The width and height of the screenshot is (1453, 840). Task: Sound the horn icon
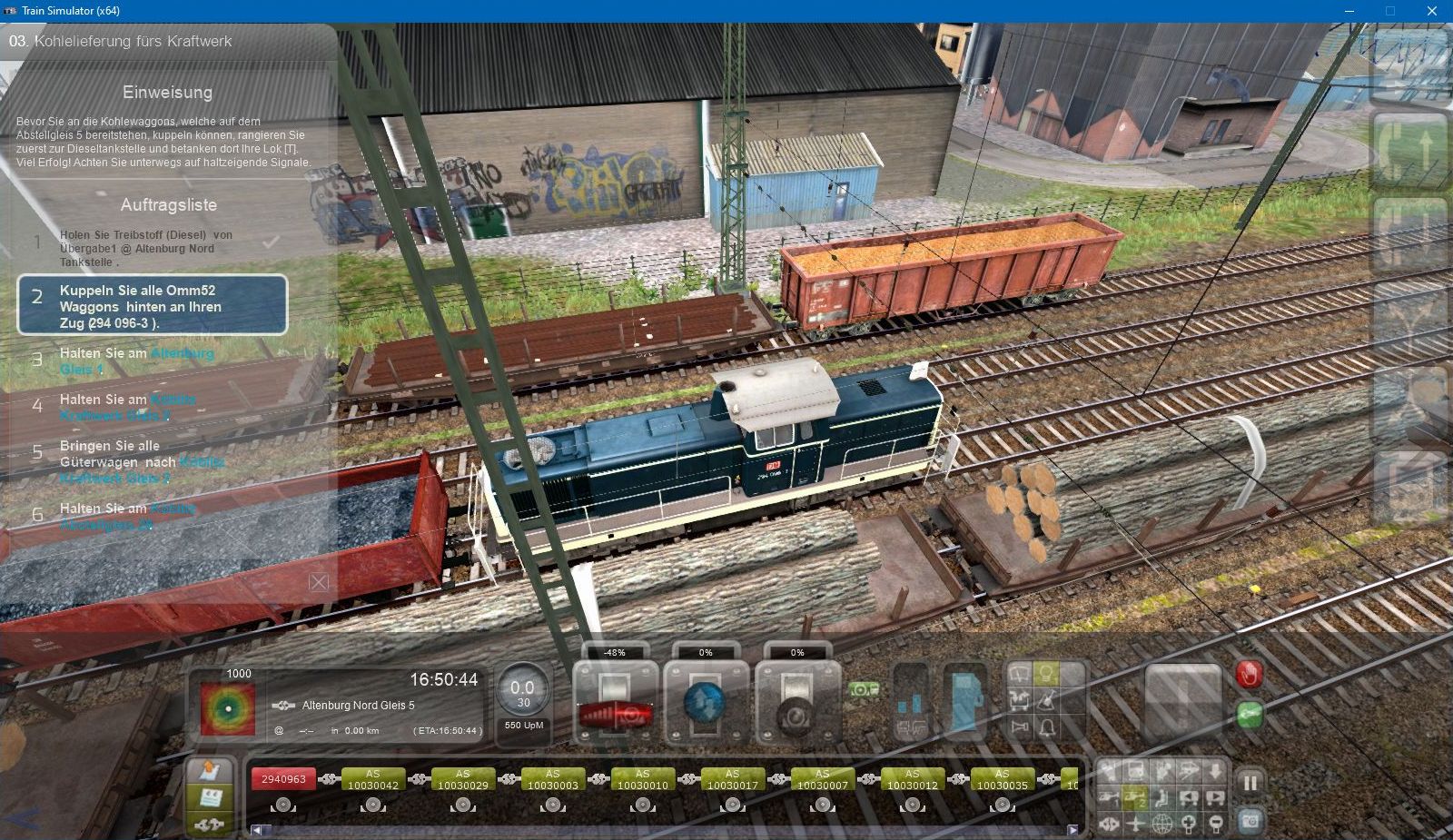tap(1021, 727)
